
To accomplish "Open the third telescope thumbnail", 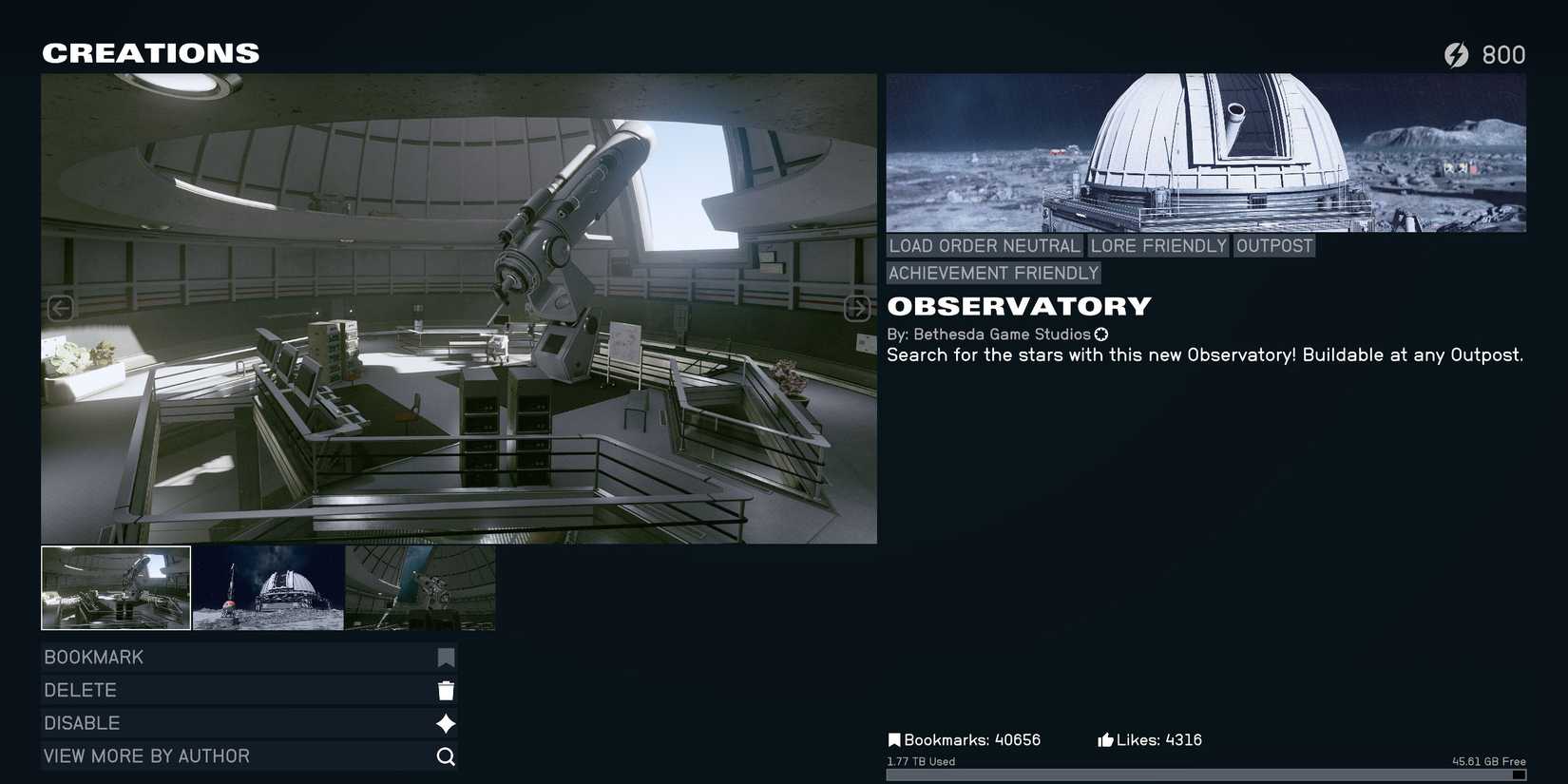I will click(x=420, y=587).
